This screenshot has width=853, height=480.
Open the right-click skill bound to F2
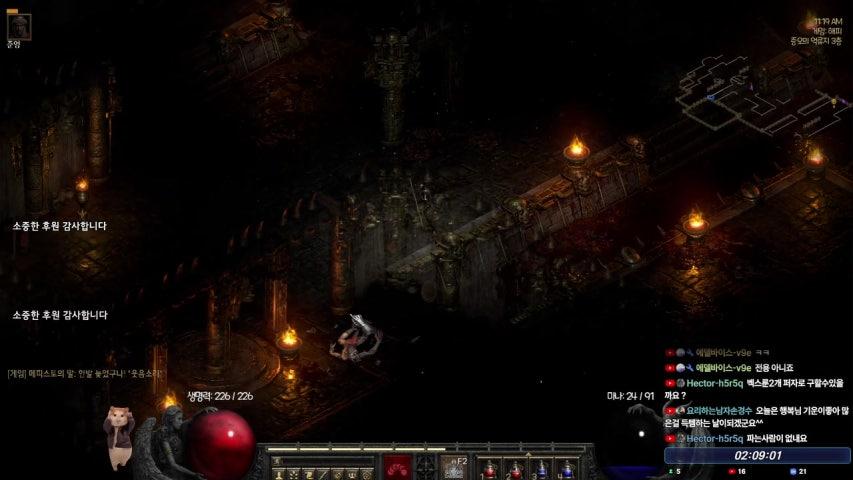[455, 467]
